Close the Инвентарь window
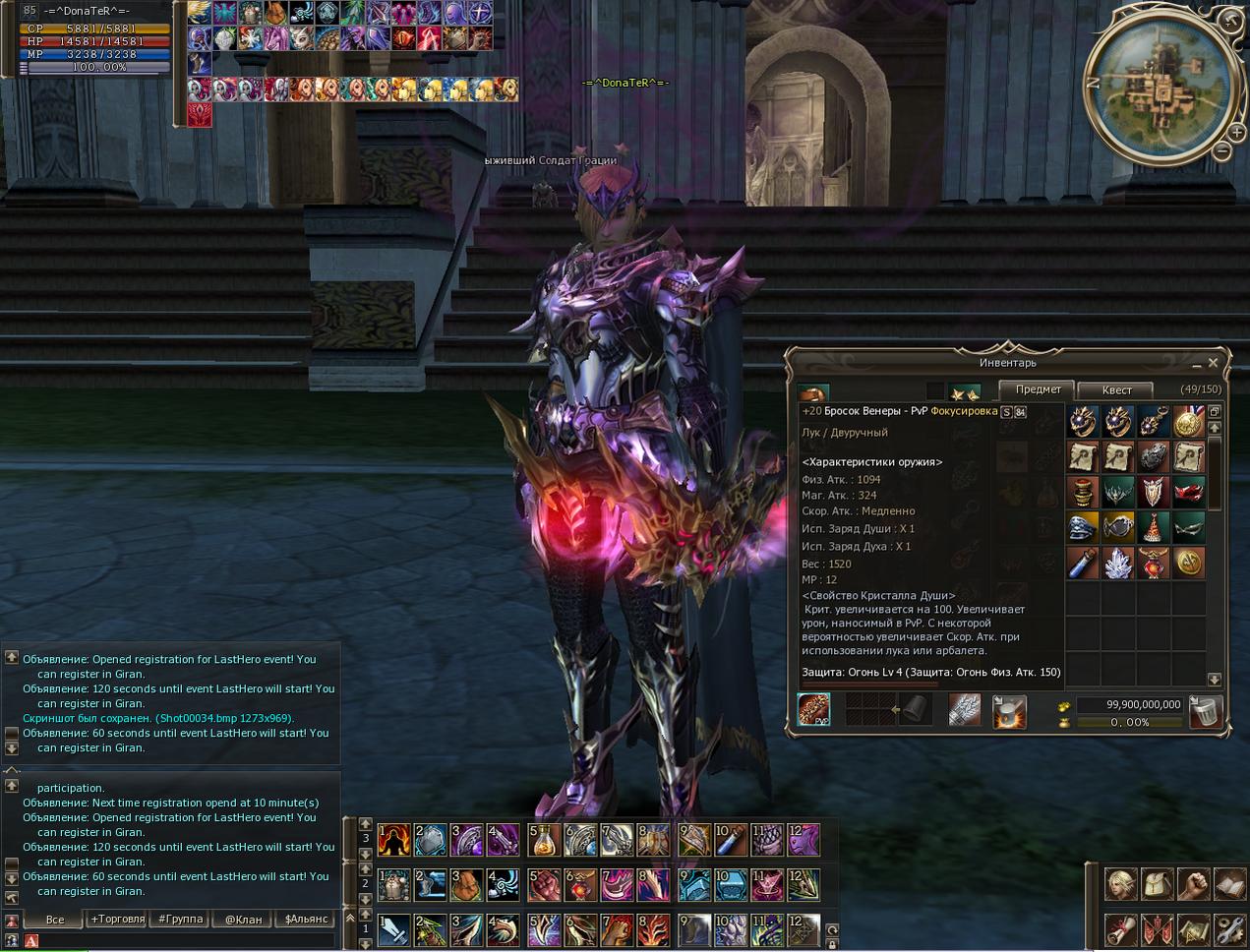Viewport: 1250px width, 952px height. click(x=1213, y=363)
